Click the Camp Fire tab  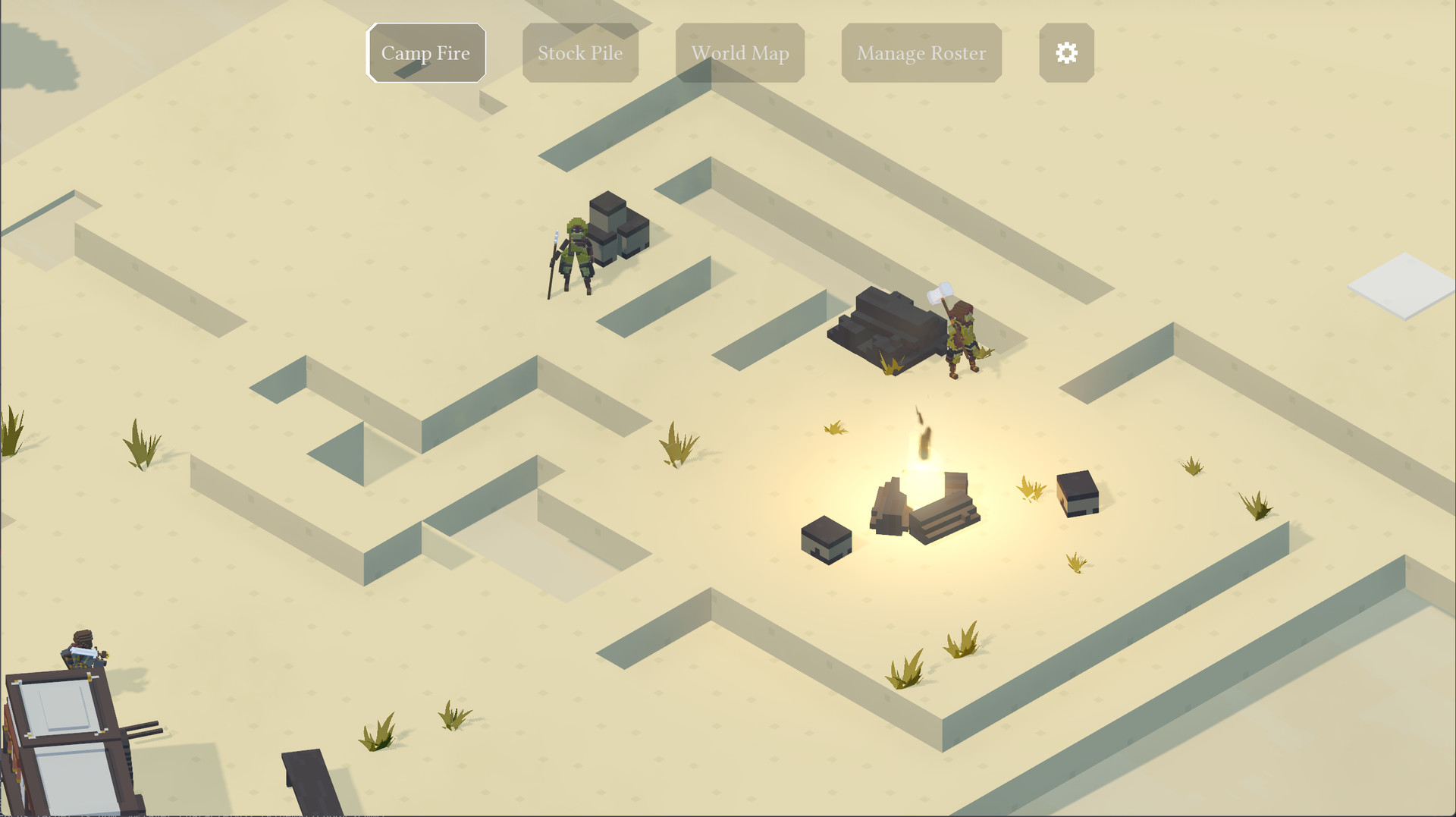coord(425,52)
